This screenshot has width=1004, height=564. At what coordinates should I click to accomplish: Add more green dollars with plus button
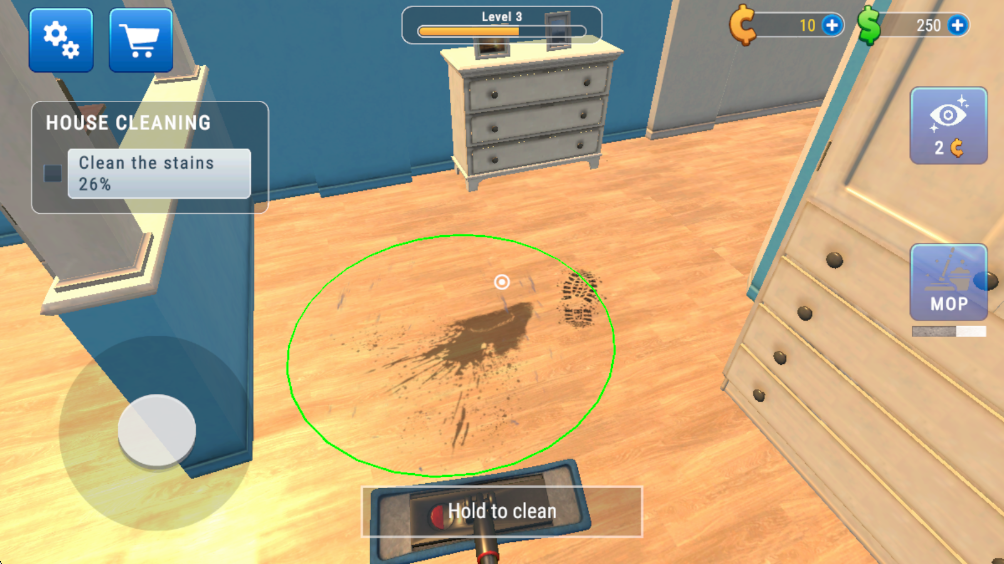(958, 26)
